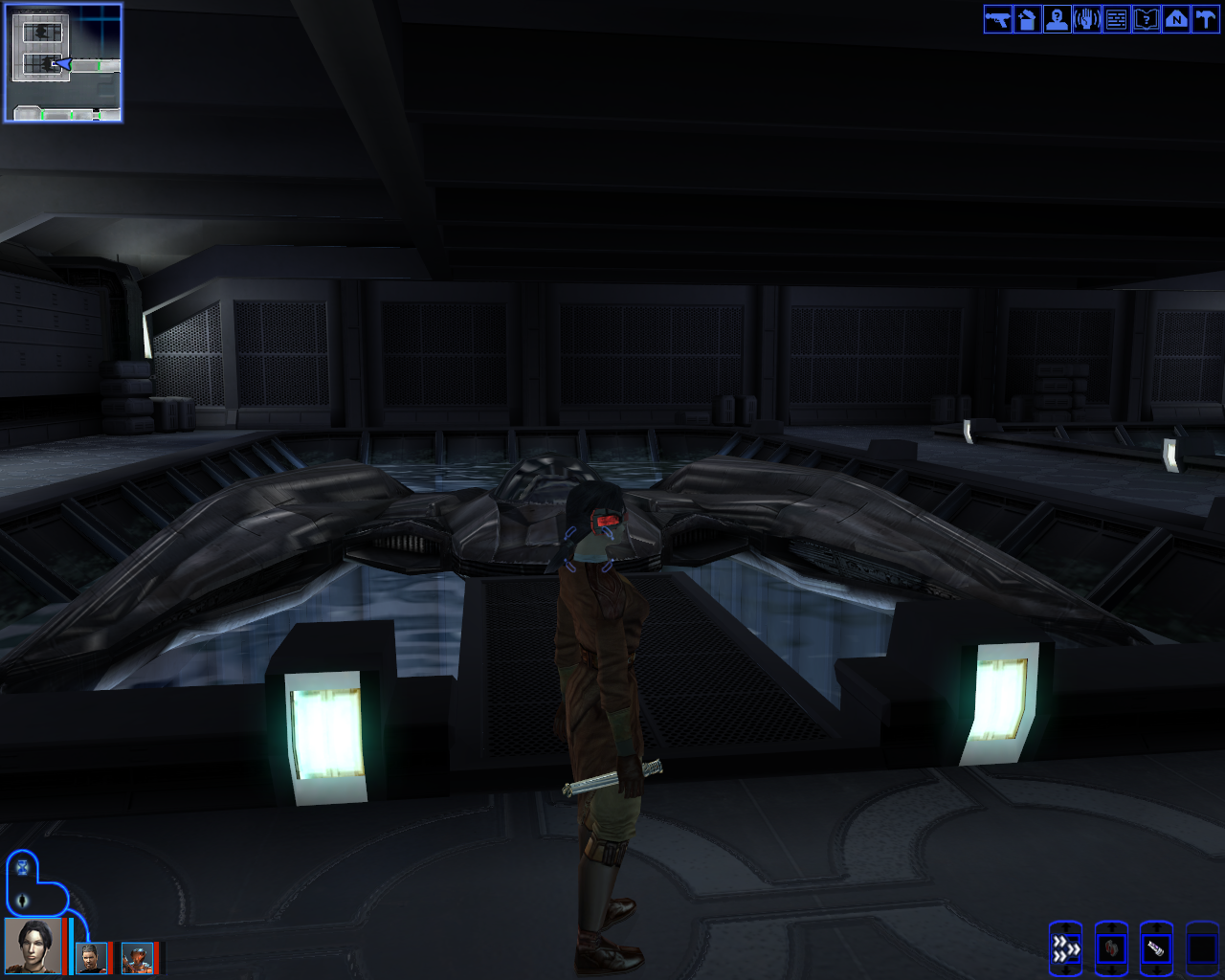Open the area Map screen
The width and height of the screenshot is (1225, 980).
pos(1176,19)
